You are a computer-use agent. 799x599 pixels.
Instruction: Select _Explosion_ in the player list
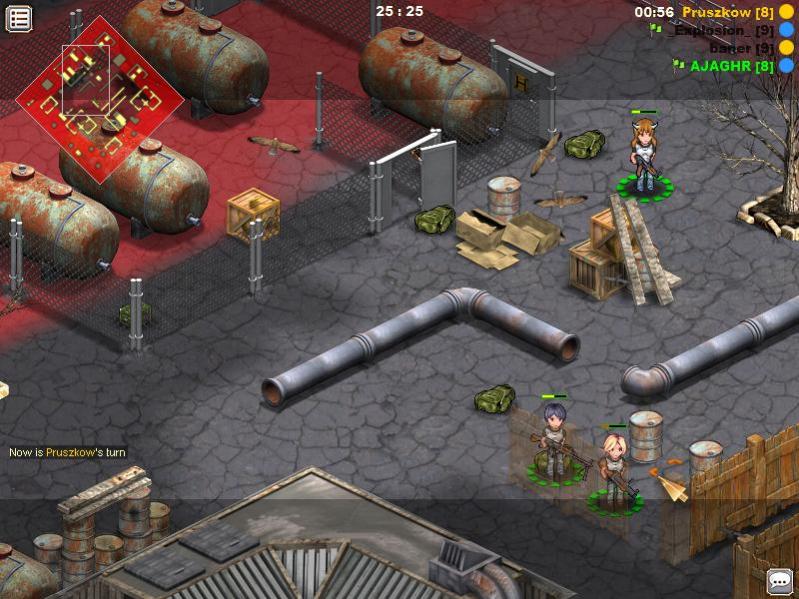click(x=723, y=30)
